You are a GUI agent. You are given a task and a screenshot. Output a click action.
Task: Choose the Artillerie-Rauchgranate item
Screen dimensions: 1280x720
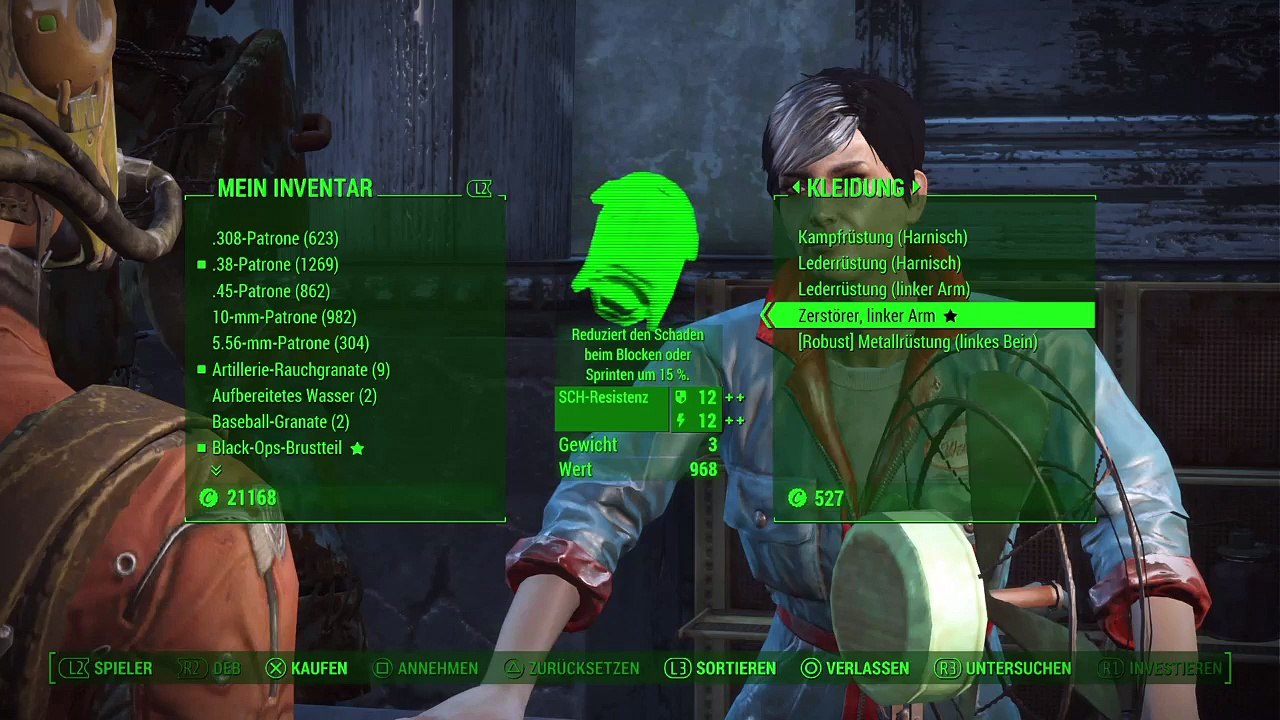pos(300,370)
